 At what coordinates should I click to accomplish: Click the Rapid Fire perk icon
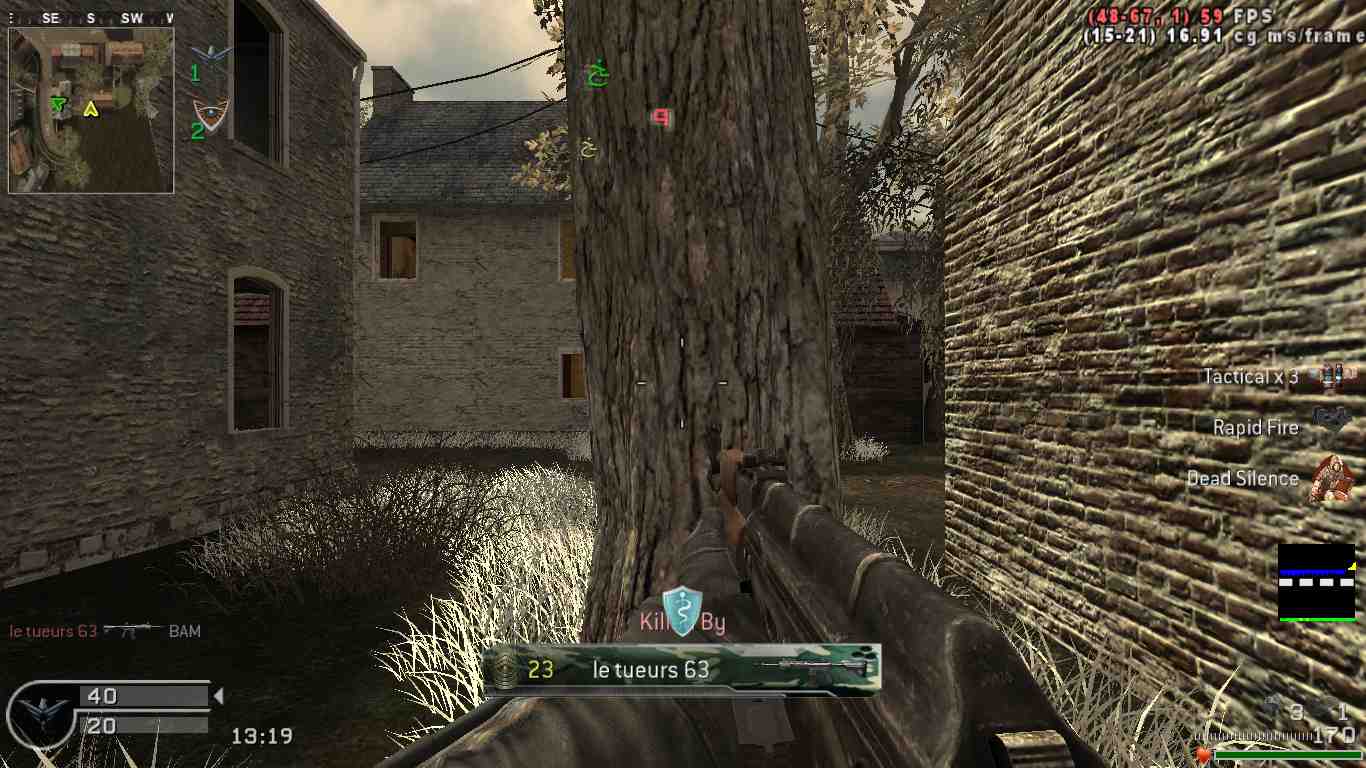pyautogui.click(x=1331, y=420)
